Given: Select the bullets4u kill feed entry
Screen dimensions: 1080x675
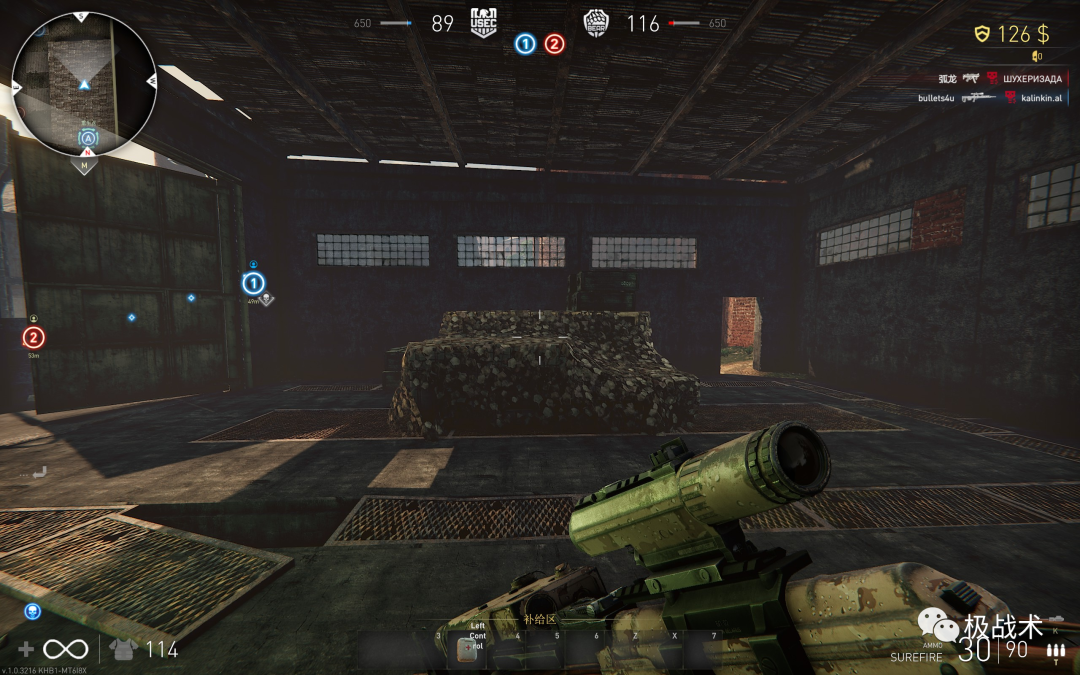Looking at the screenshot, I should click(936, 97).
